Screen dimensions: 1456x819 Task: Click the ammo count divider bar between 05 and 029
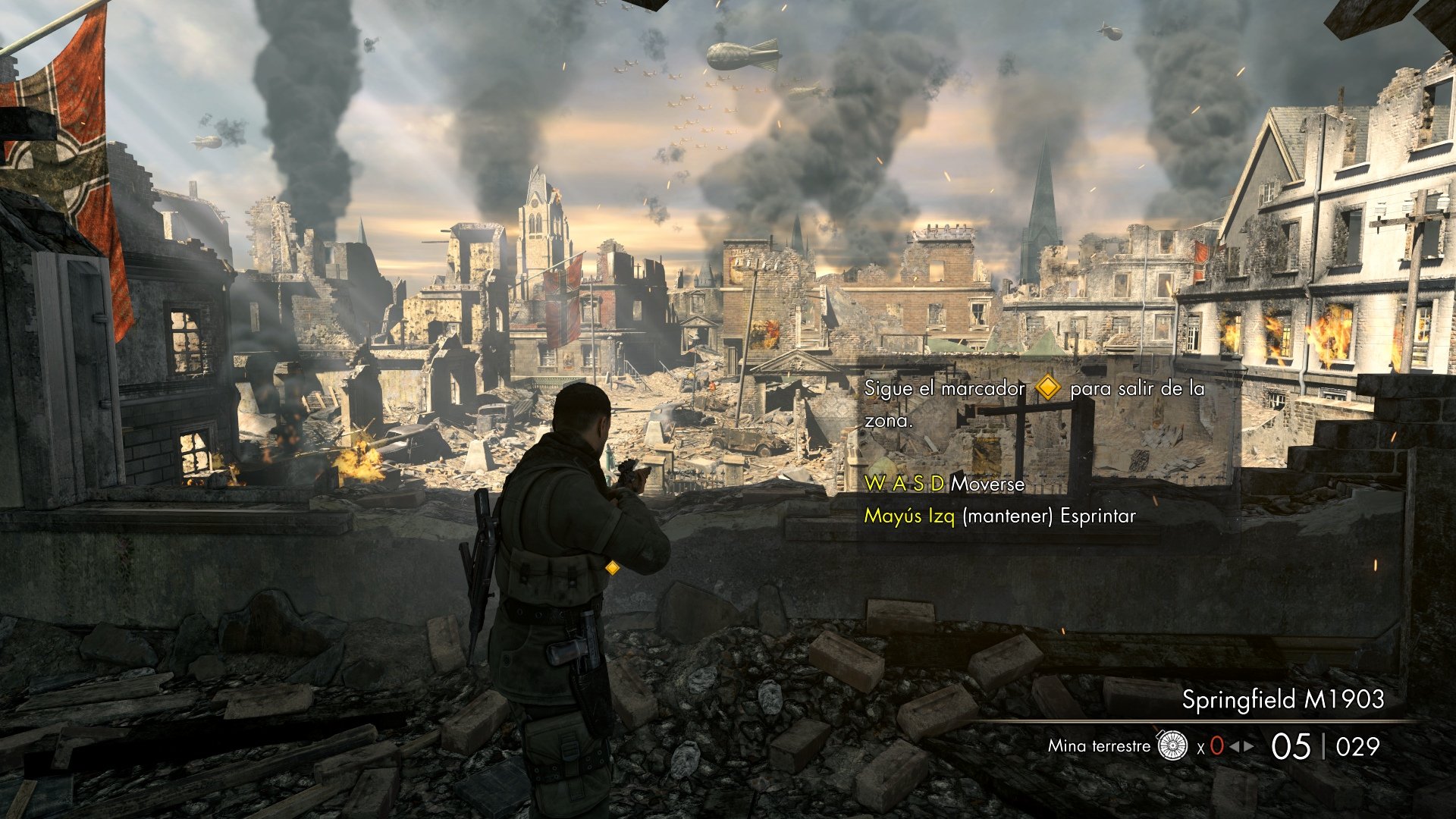pos(1324,747)
